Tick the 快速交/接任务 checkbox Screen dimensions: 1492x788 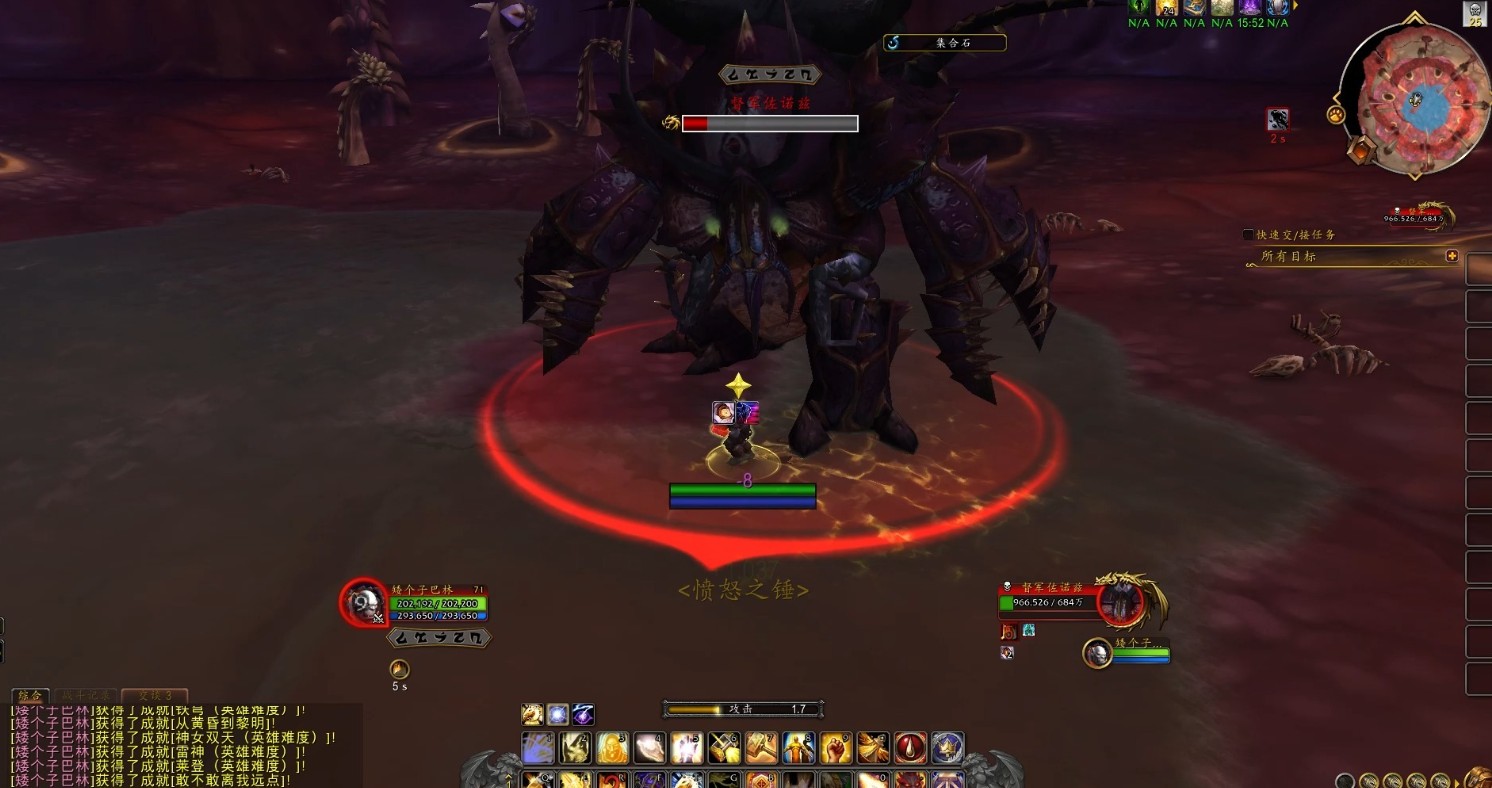point(1248,234)
